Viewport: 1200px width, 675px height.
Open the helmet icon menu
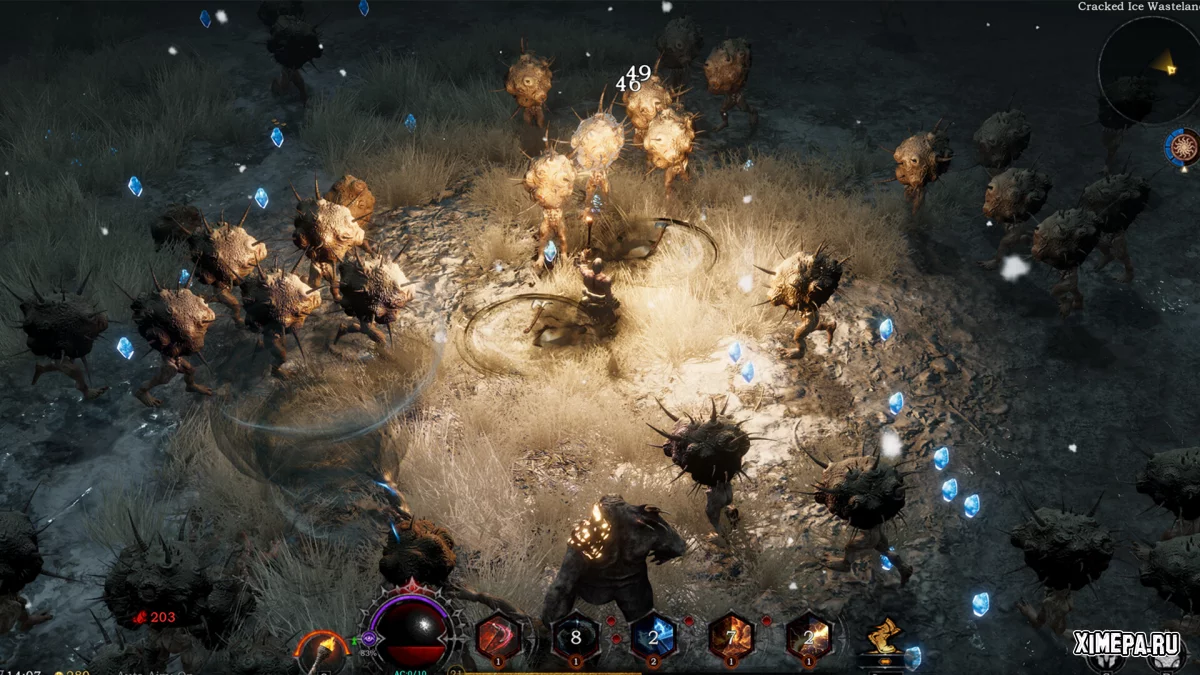(x=1107, y=662)
